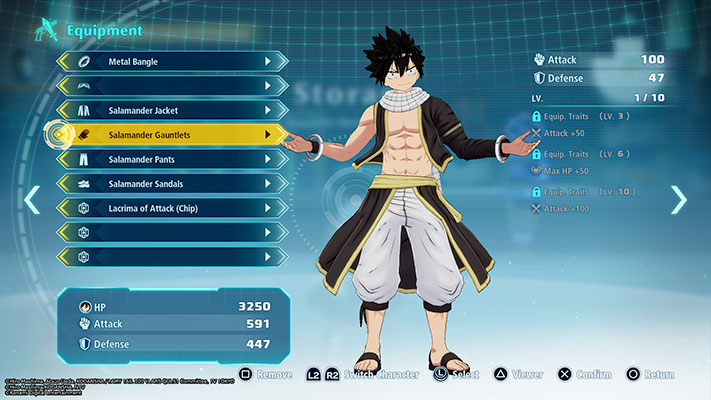The height and width of the screenshot is (400, 711).
Task: Select Lacrima of Attack (Chip) slot
Action: (170, 208)
